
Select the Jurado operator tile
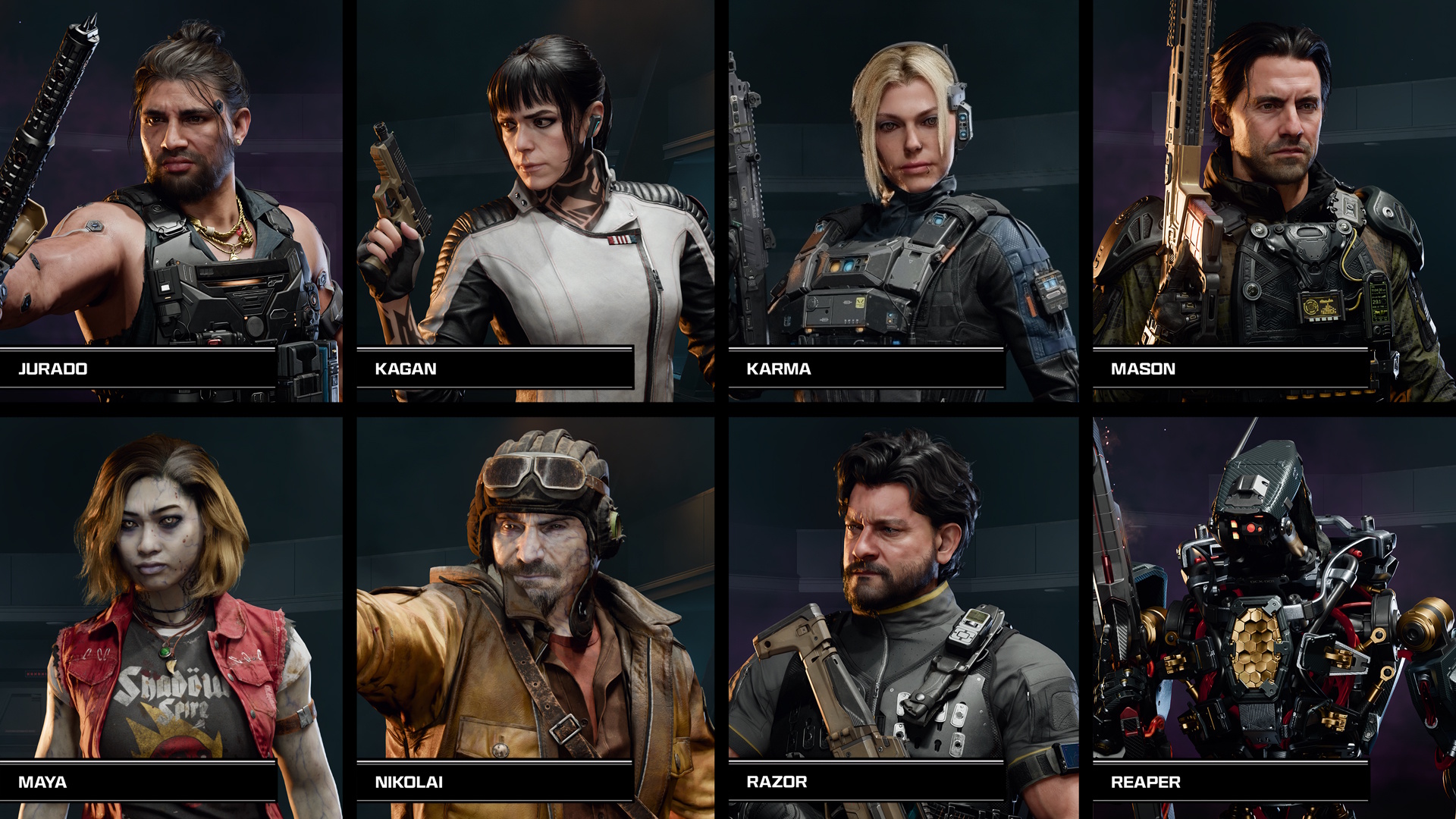pos(171,201)
